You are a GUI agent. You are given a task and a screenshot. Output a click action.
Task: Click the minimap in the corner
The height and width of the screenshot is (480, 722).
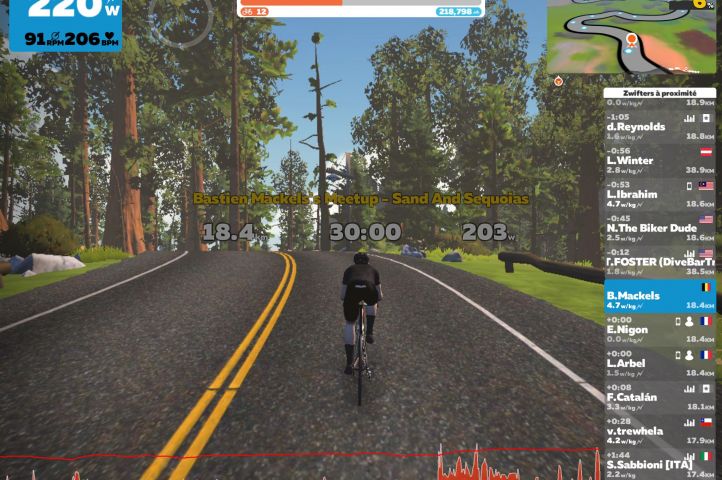632,37
